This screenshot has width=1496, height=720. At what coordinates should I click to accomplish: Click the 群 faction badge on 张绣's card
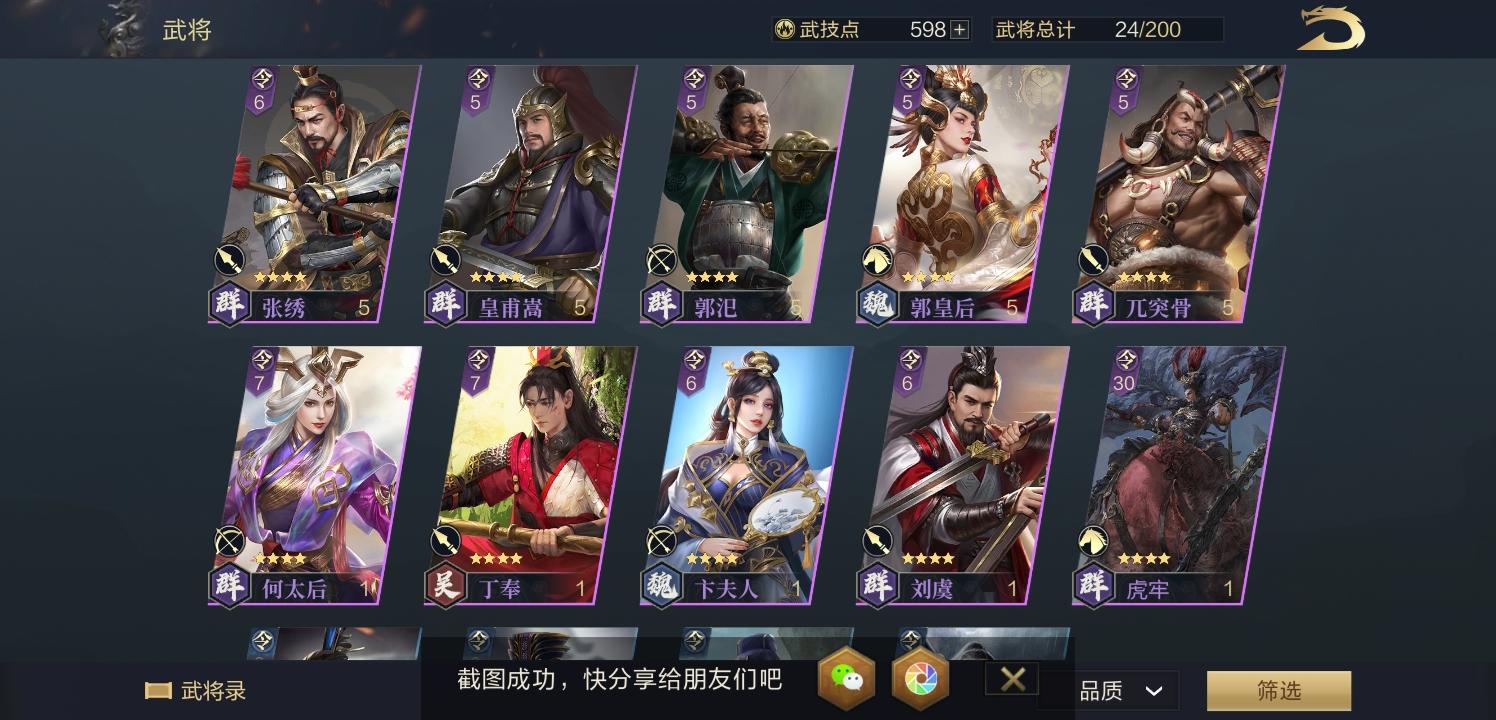click(229, 306)
